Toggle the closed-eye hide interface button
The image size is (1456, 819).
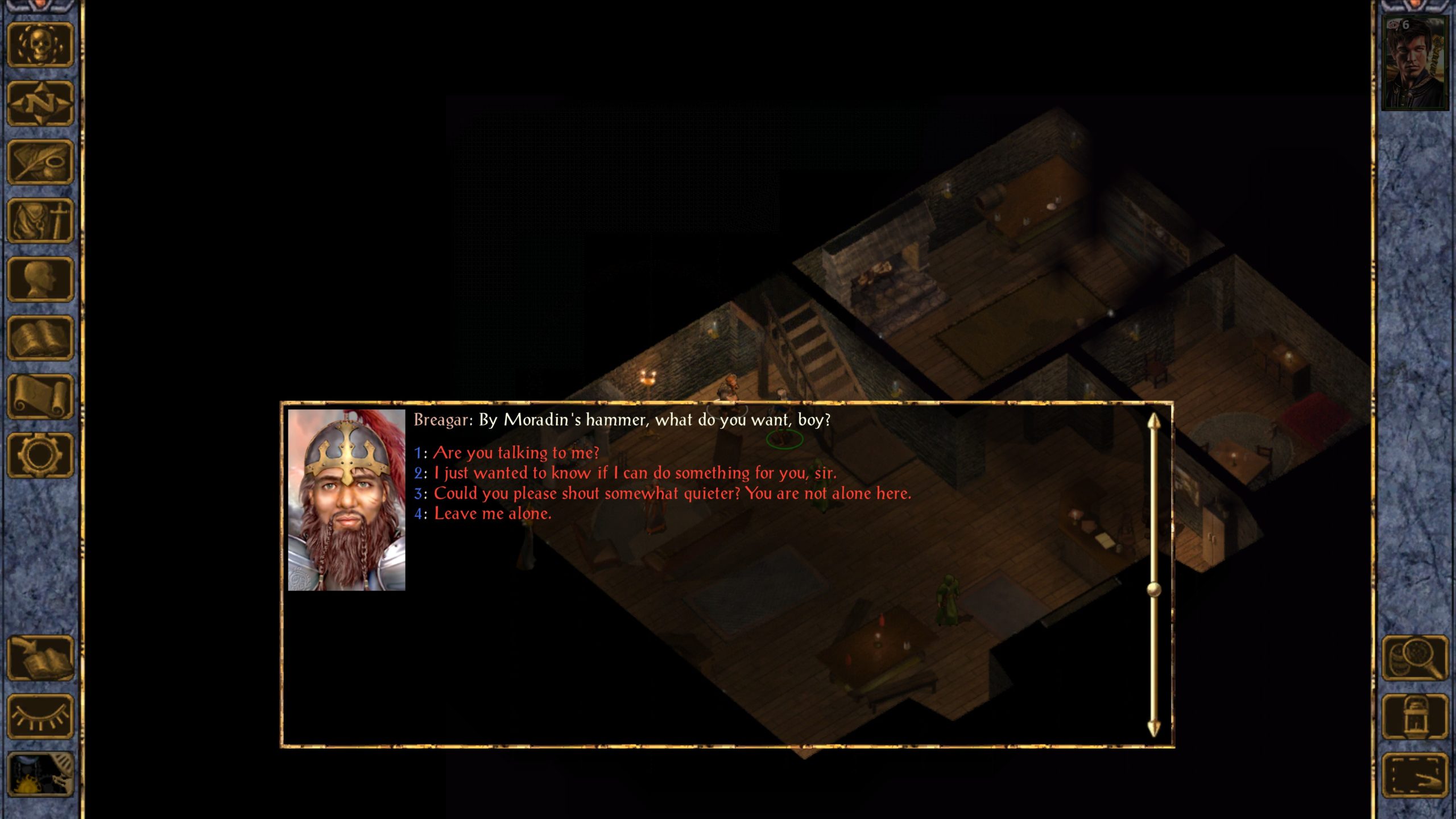[x=40, y=717]
